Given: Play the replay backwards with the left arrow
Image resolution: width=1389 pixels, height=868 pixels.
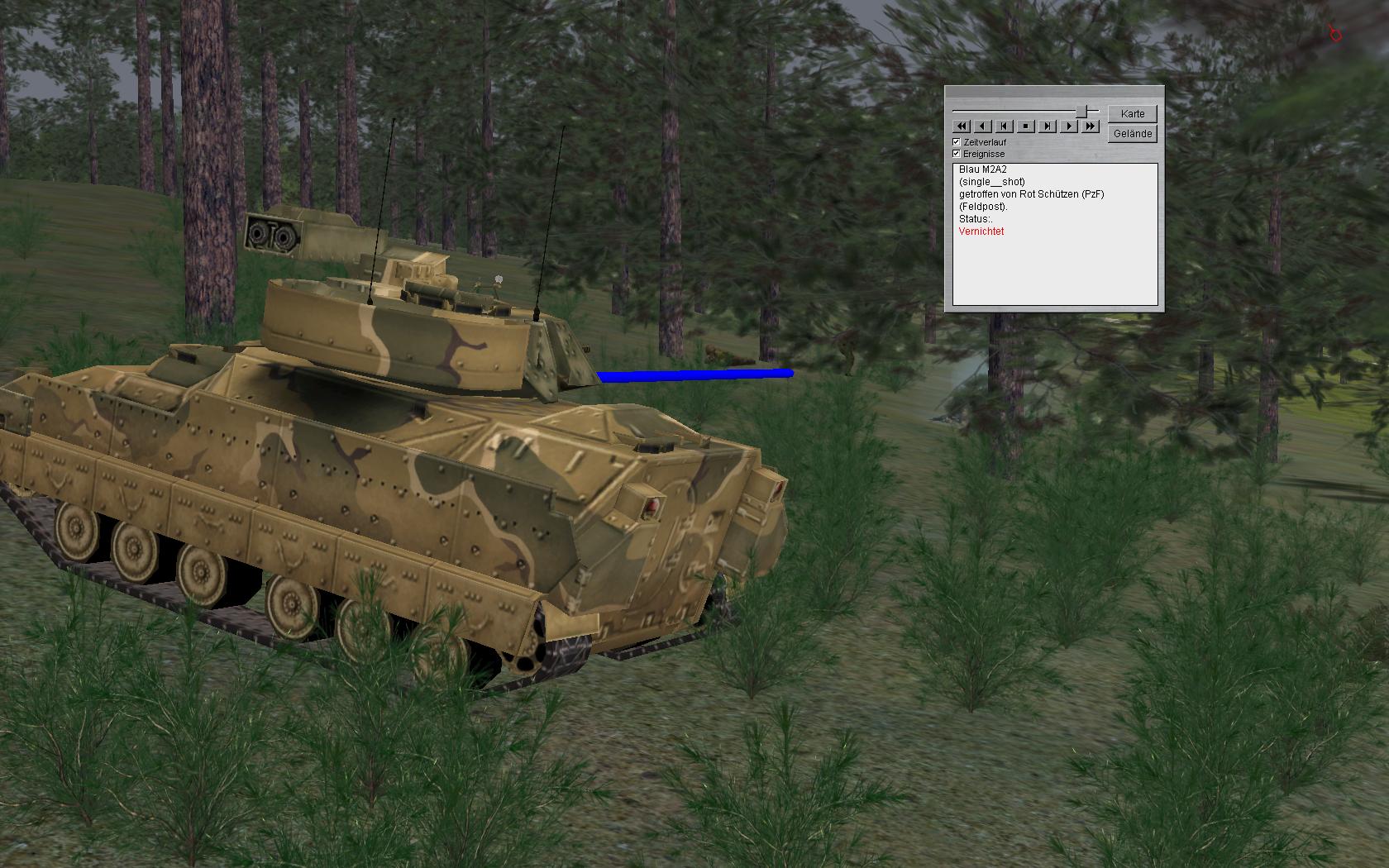Looking at the screenshot, I should [982, 126].
